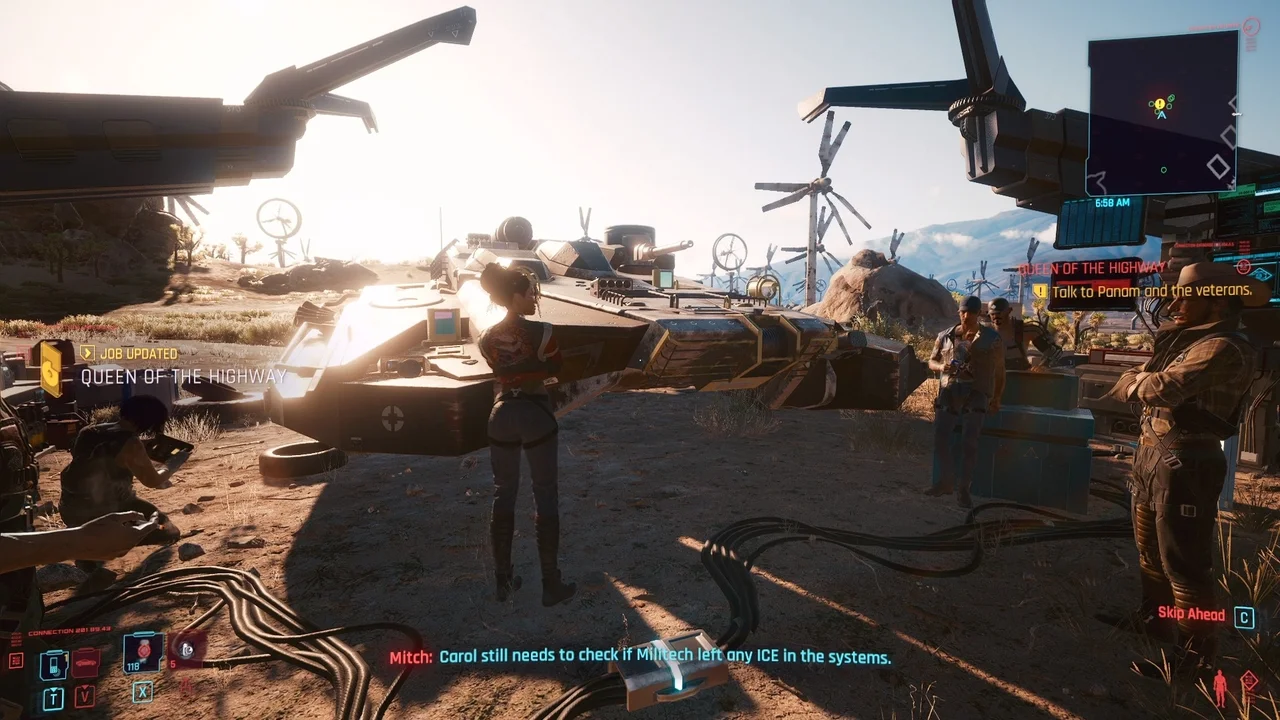Select the 'Talk to Panam and the veterans' objective
Viewport: 1280px width, 720px height.
(x=1150, y=291)
